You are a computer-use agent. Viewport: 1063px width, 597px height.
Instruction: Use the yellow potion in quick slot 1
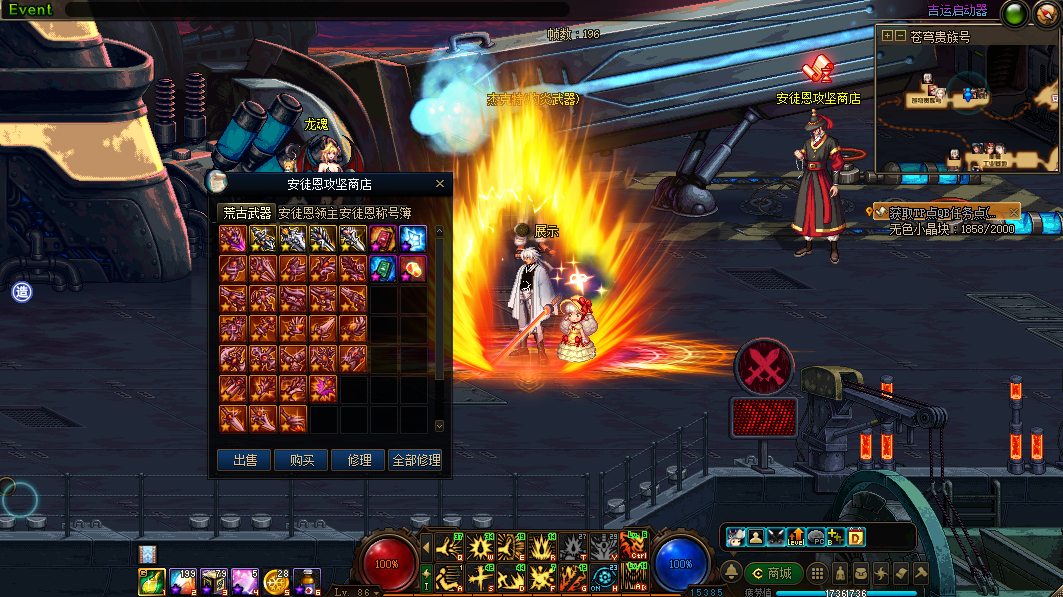tap(152, 580)
